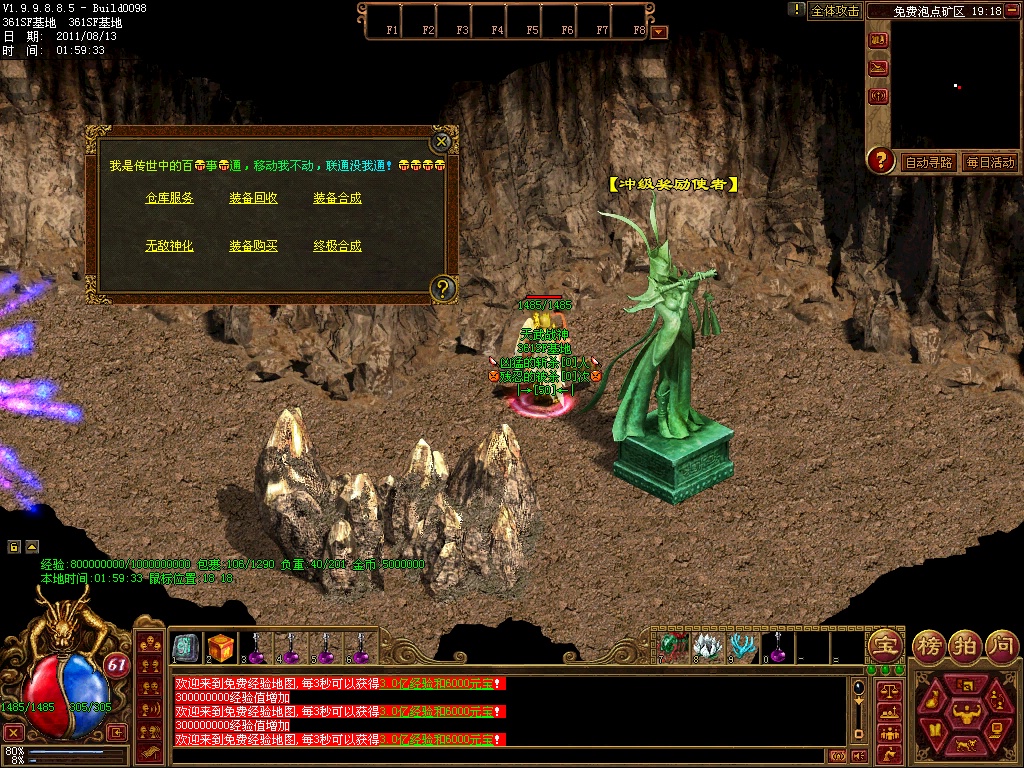Open the 每日活动 daily activities panel
Viewport: 1024px width, 768px height.
pyautogui.click(x=990, y=162)
